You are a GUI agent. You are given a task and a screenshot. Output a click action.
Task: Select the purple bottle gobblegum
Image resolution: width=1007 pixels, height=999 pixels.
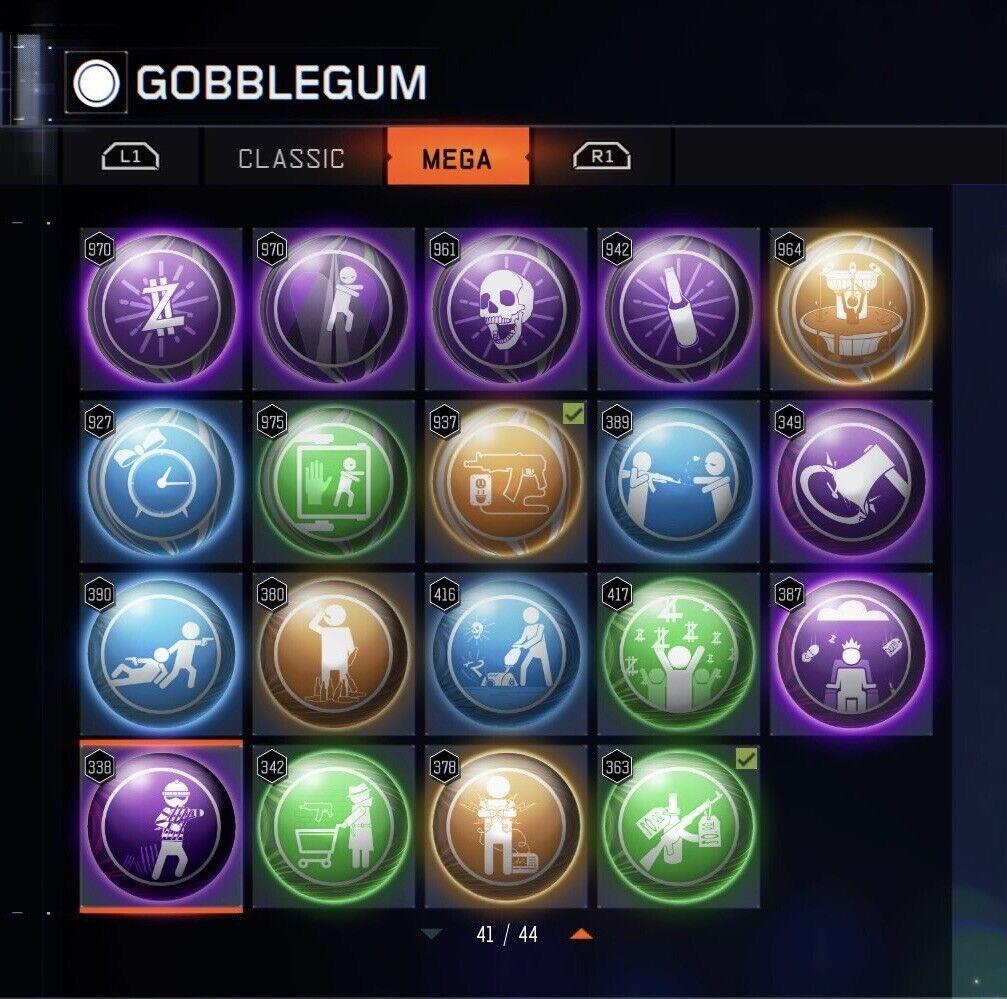(678, 309)
